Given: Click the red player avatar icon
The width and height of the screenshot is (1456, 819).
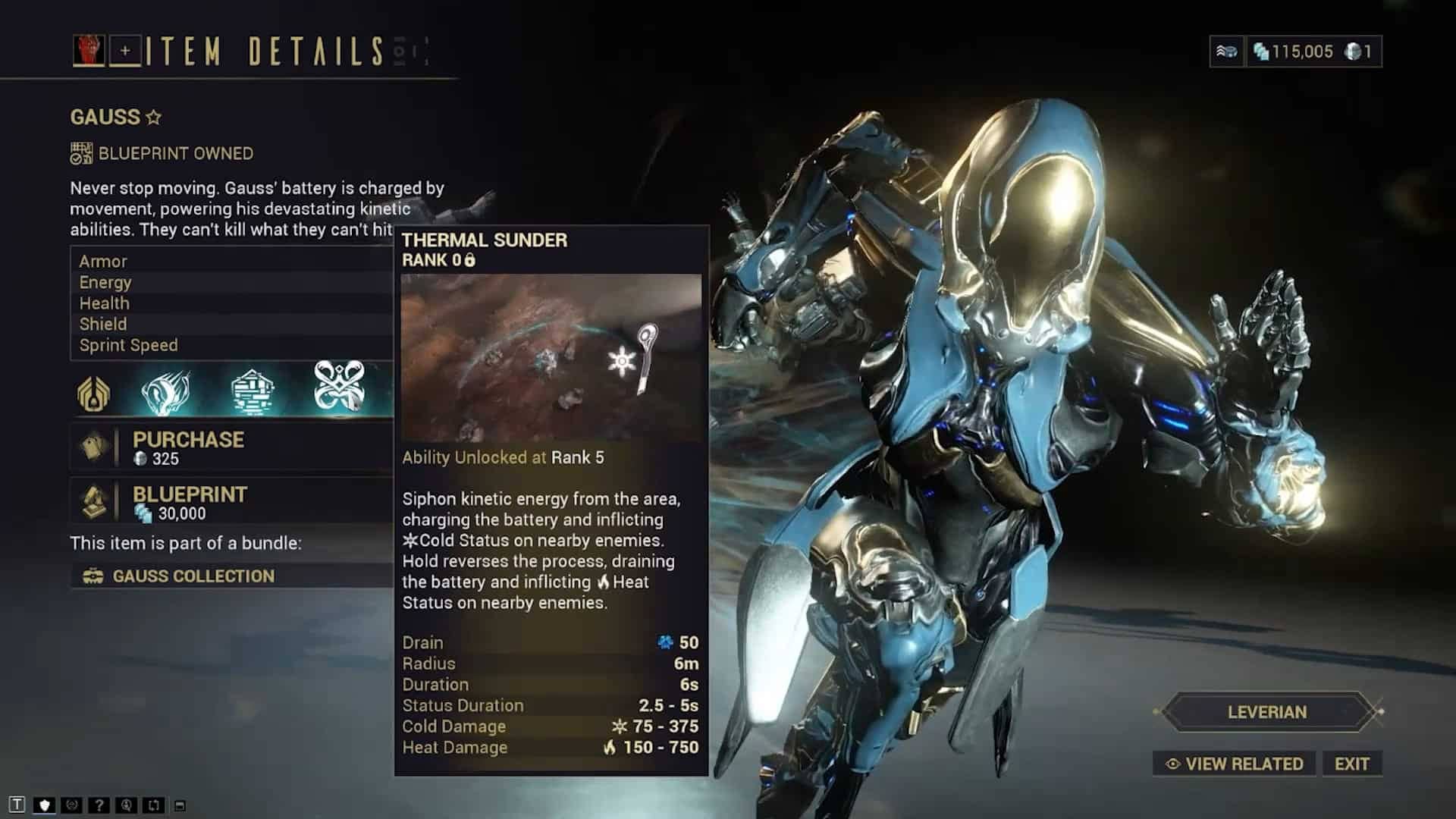Looking at the screenshot, I should pyautogui.click(x=89, y=52).
